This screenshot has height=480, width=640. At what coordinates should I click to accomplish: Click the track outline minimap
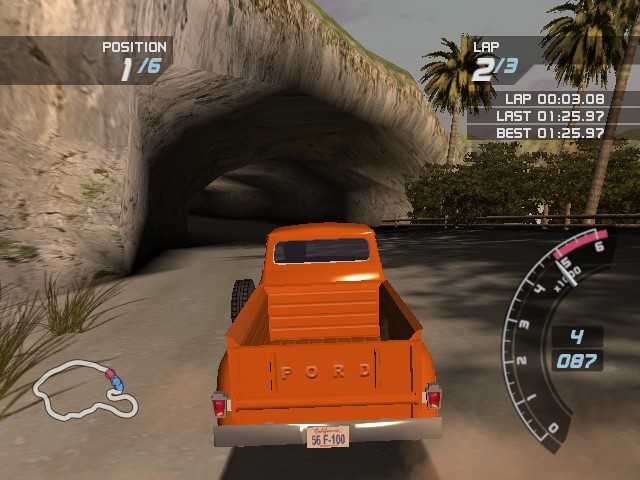click(x=85, y=391)
